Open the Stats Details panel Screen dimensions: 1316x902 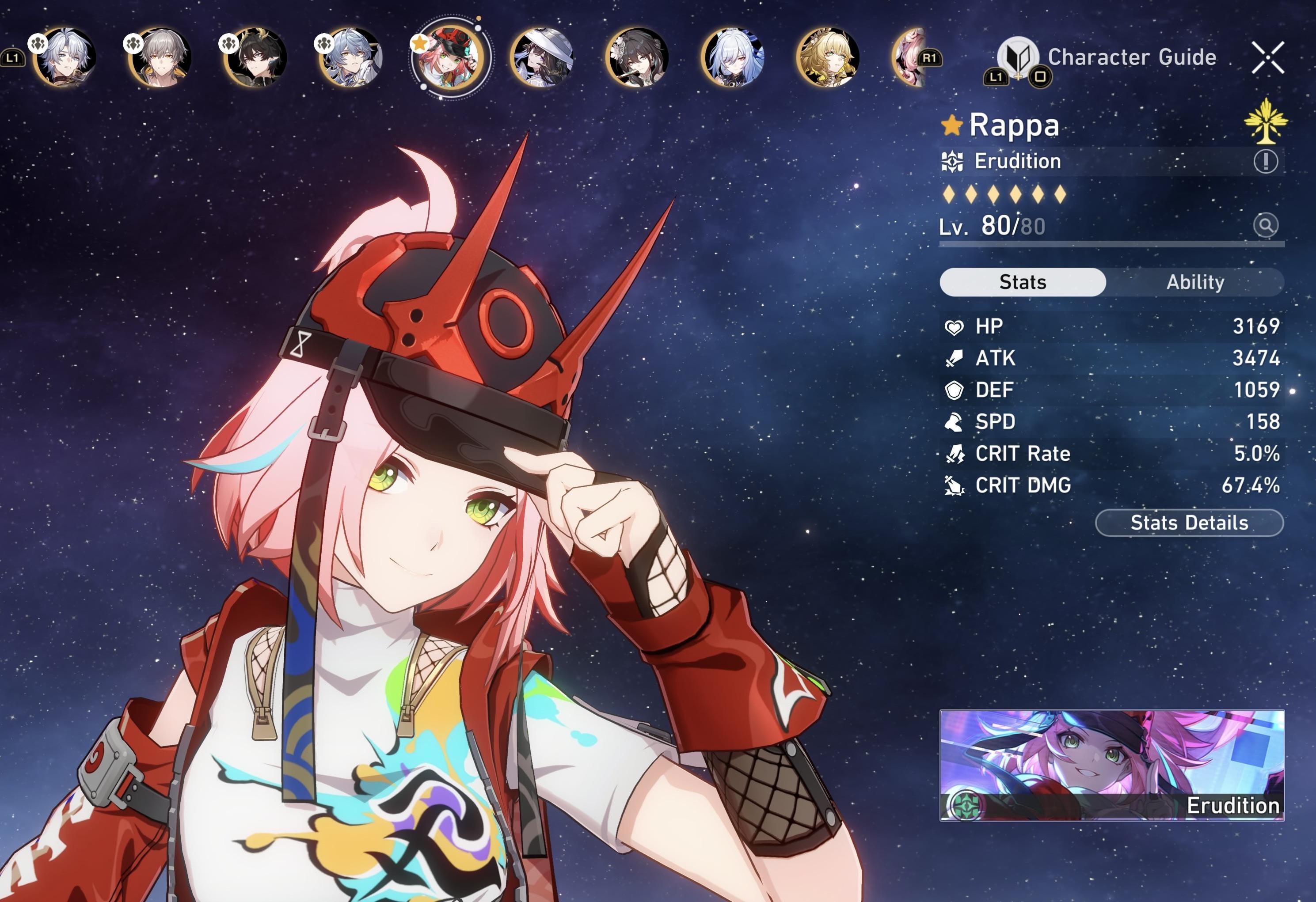click(x=1189, y=523)
